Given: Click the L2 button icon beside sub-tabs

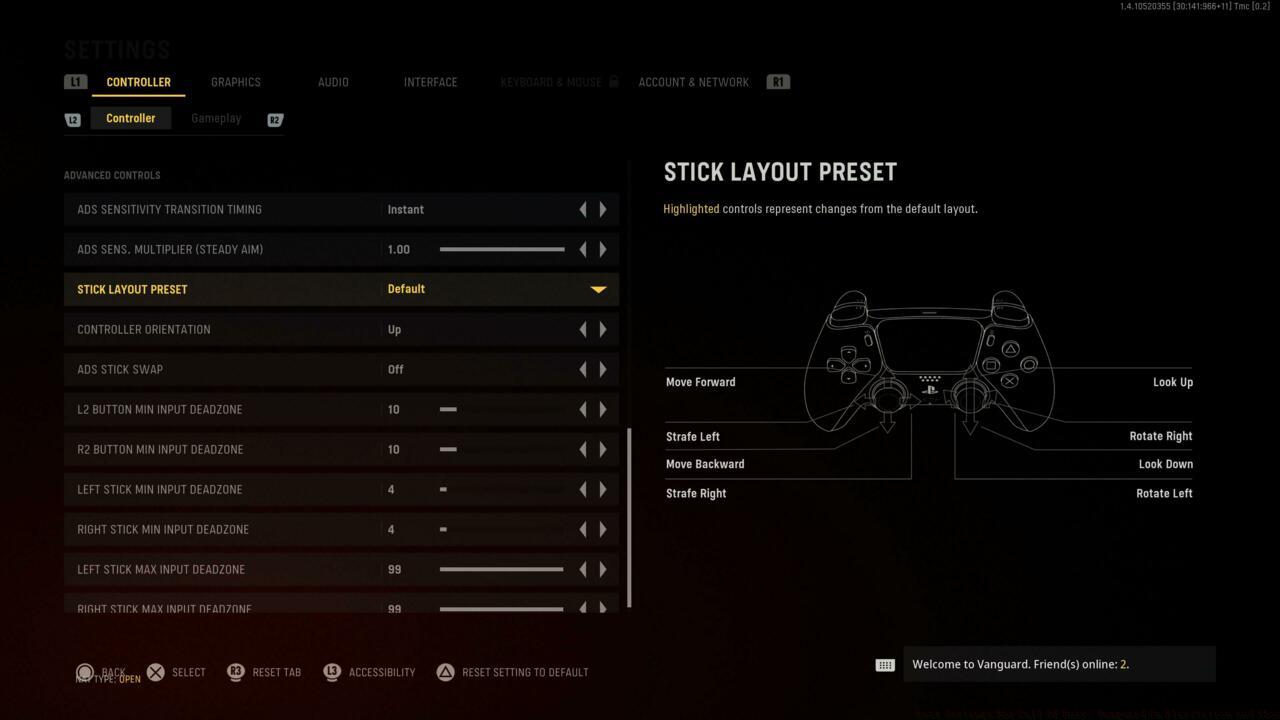Looking at the screenshot, I should point(72,118).
